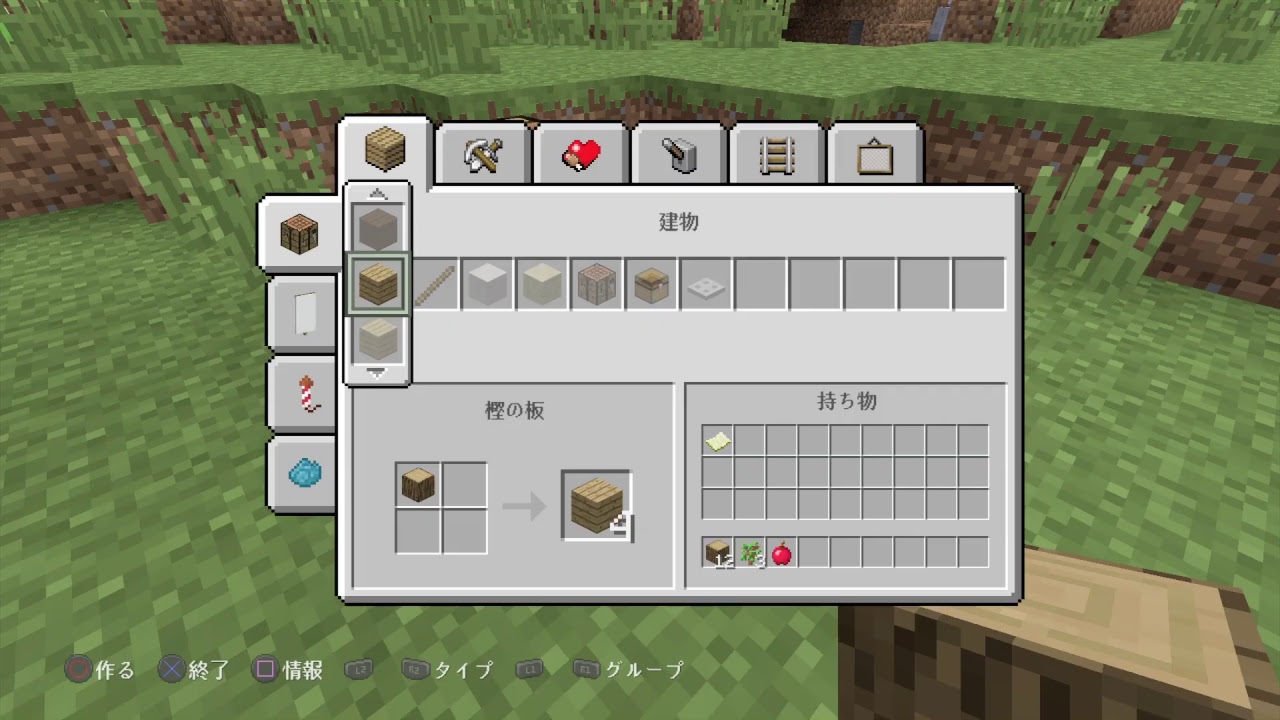Select the dispenser Redstone category icon
The image size is (1280, 720).
678,152
